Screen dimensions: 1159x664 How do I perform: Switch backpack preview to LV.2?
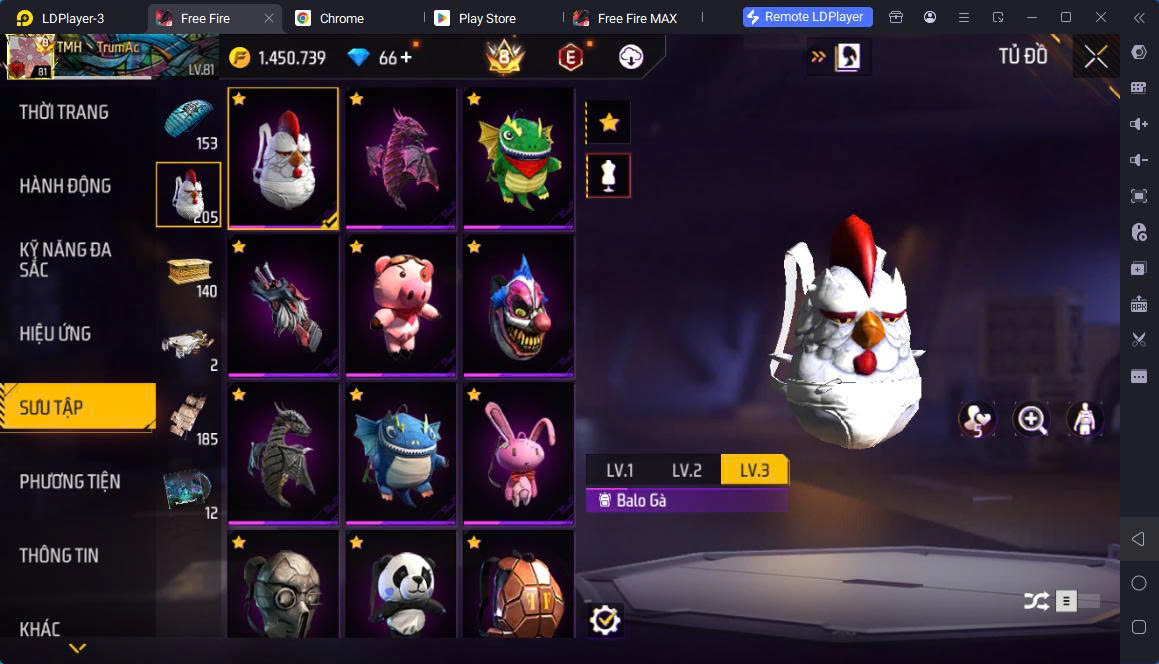tap(686, 471)
